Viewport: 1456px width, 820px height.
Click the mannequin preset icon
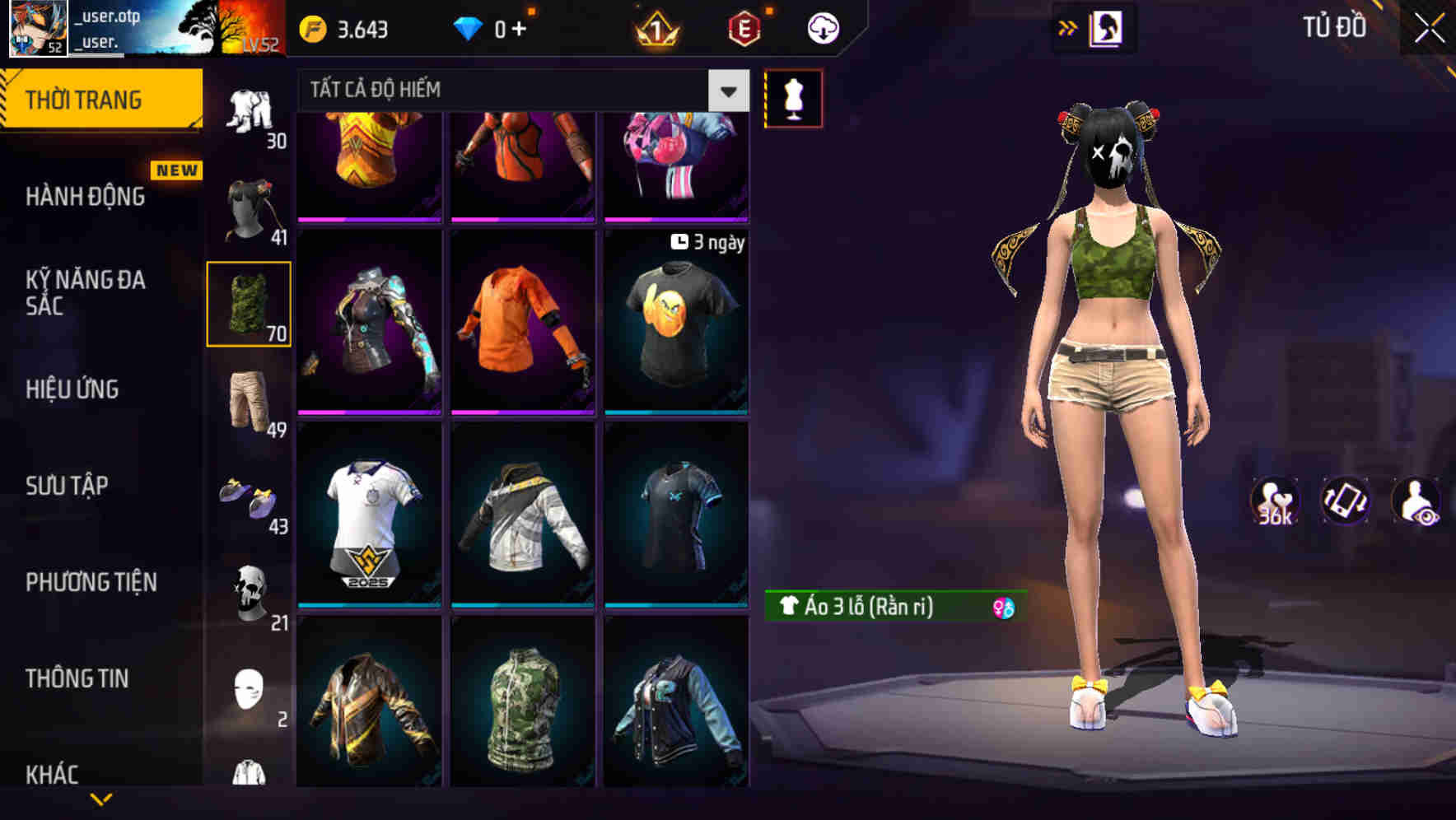[x=793, y=97]
